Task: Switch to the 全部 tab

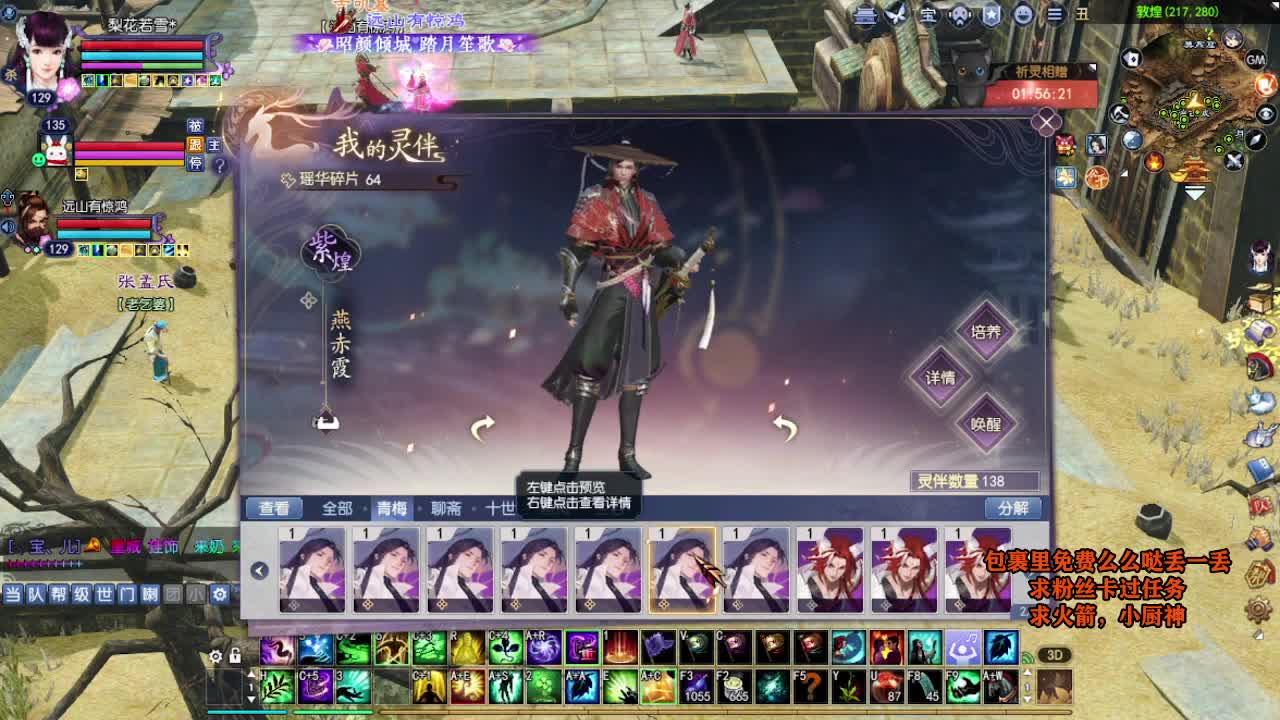Action: coord(336,508)
